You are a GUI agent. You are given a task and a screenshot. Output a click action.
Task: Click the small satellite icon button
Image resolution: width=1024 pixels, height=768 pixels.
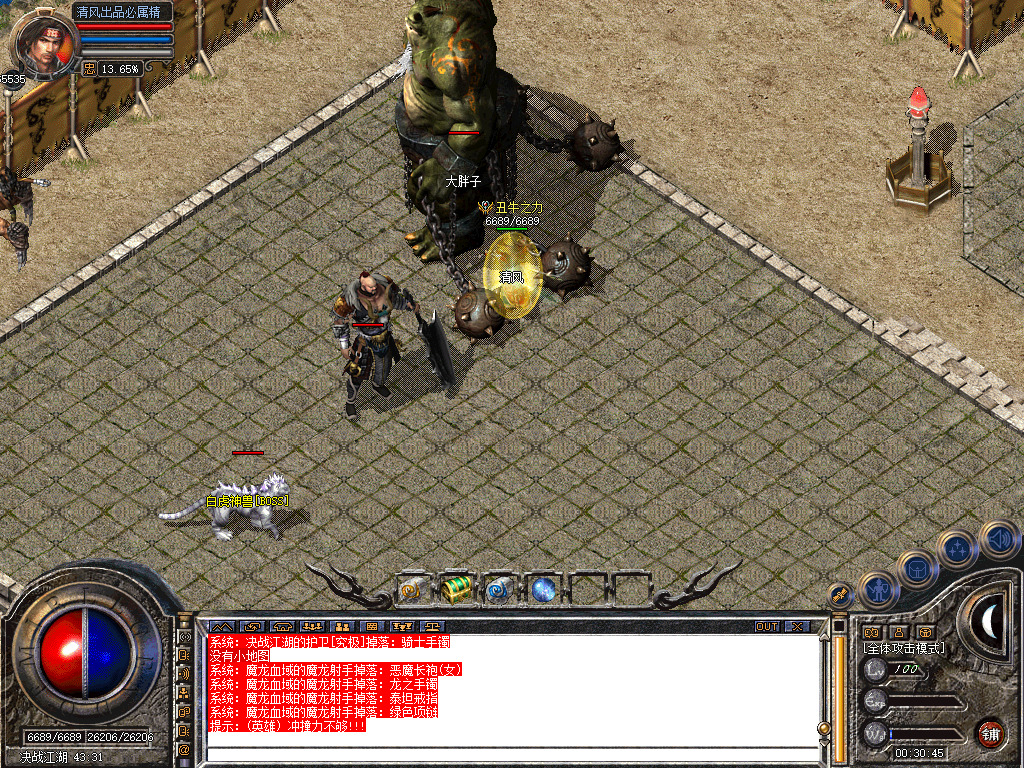pos(840,594)
